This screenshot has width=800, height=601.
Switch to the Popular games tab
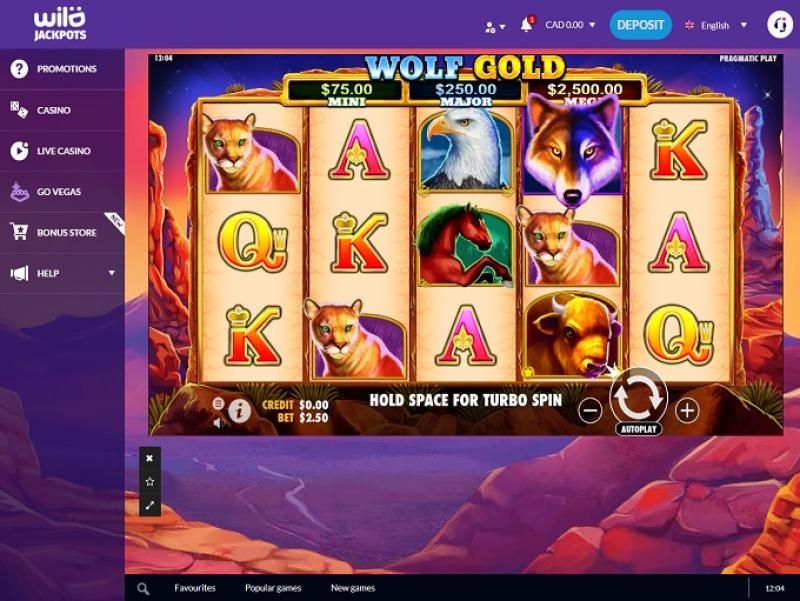pyautogui.click(x=273, y=588)
